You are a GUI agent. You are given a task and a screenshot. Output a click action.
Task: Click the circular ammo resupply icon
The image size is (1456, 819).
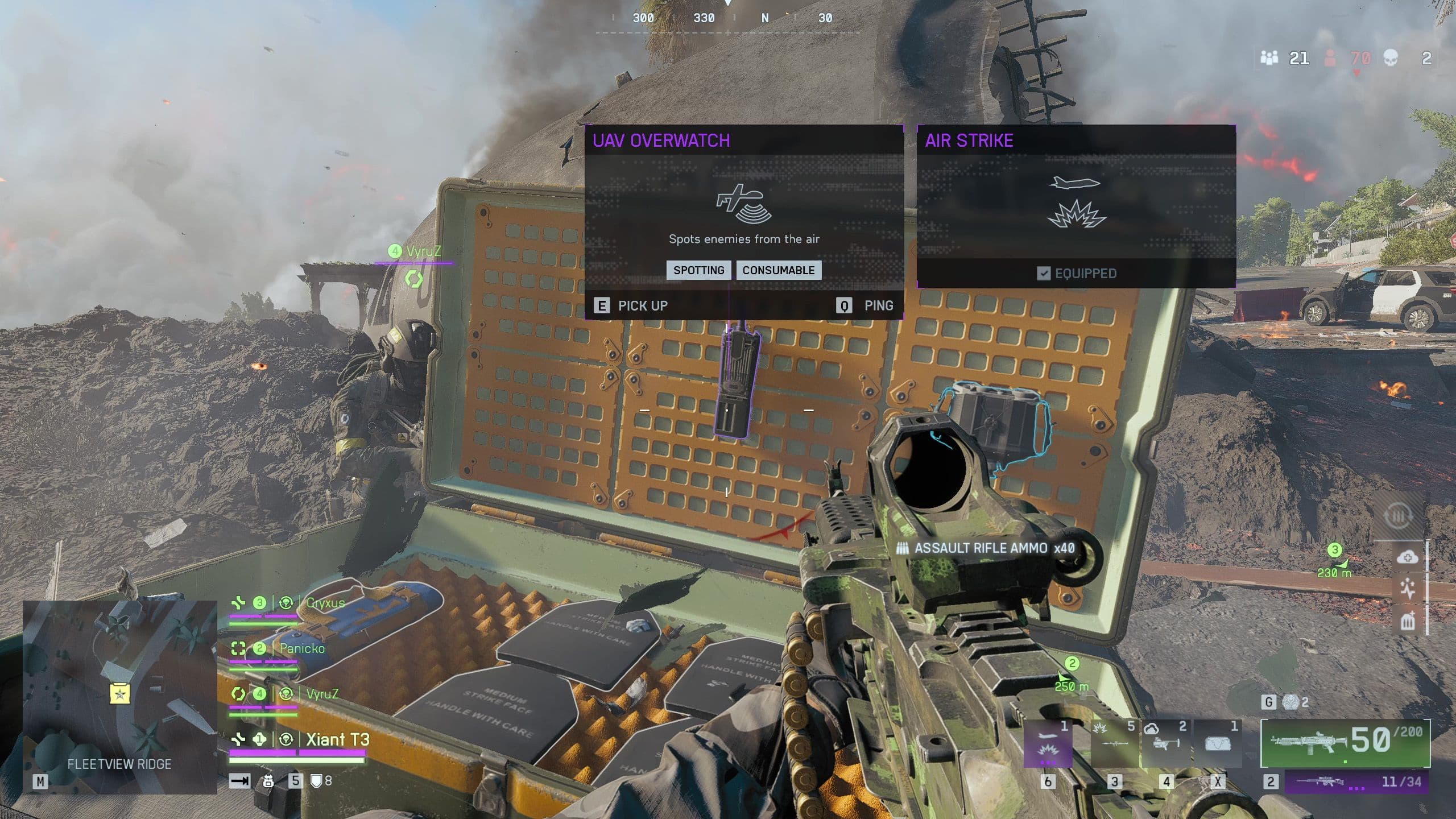click(x=1398, y=516)
